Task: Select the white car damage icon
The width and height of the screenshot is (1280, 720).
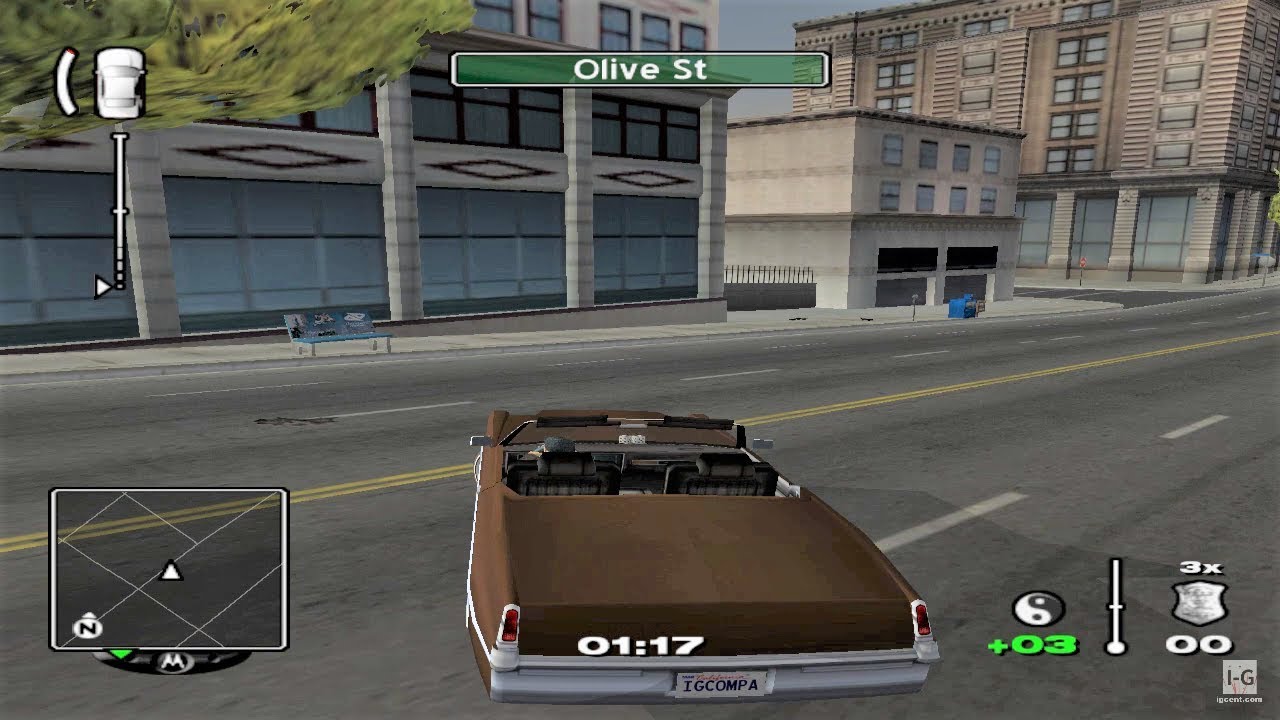Action: [119, 82]
